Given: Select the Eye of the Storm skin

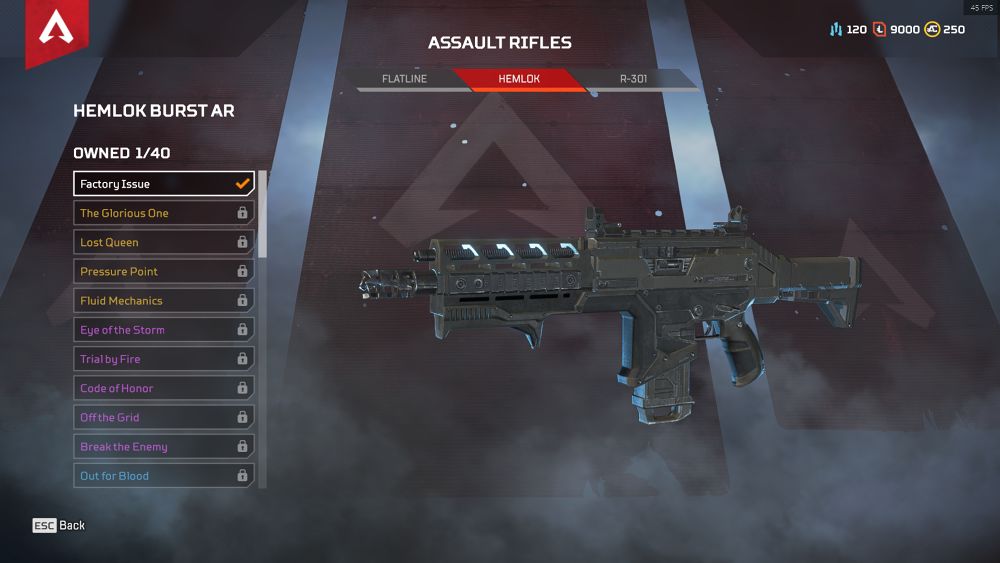Looking at the screenshot, I should tap(164, 330).
